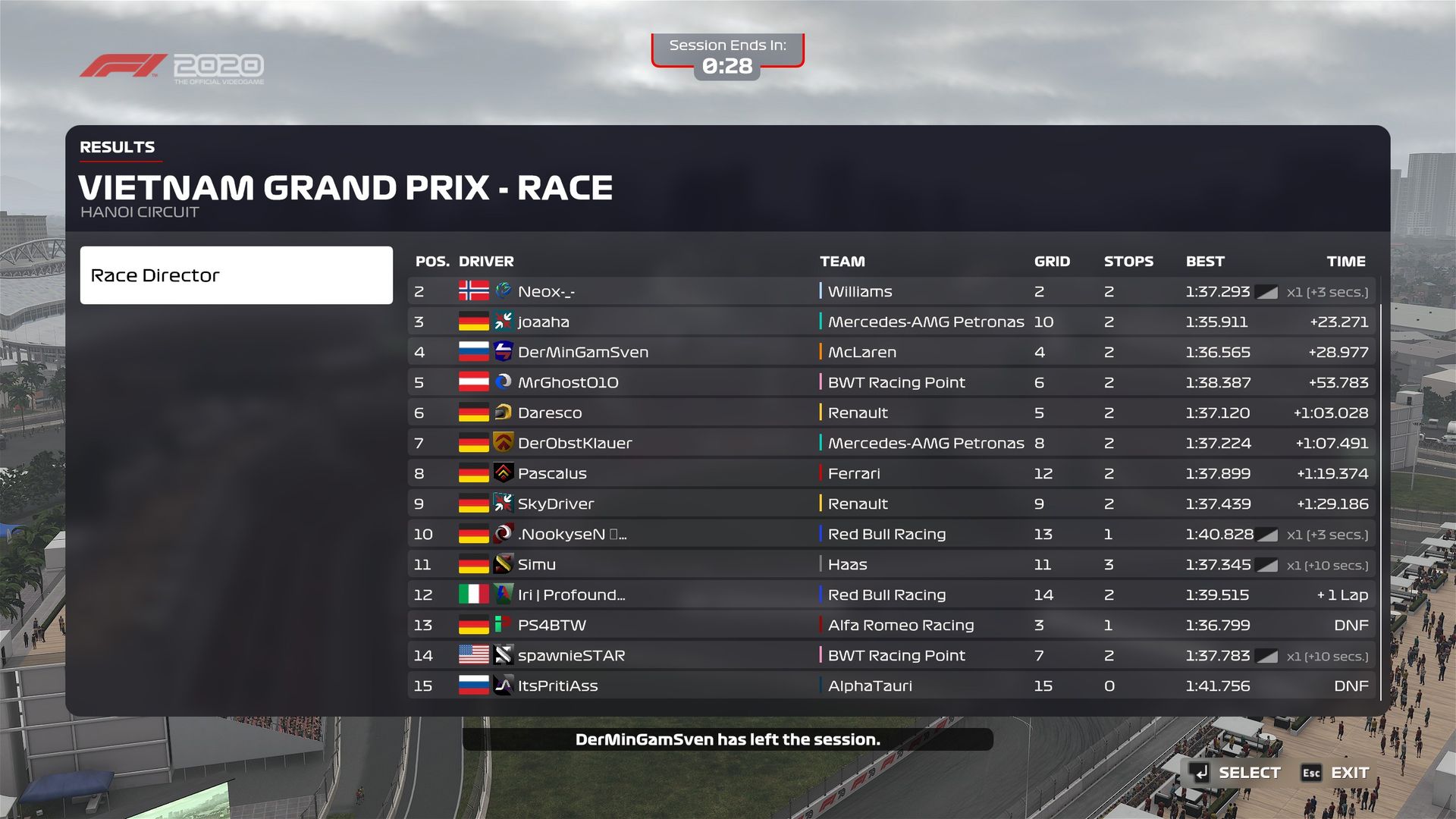
Task: Select the .NookyseN driver row
Action: click(891, 534)
